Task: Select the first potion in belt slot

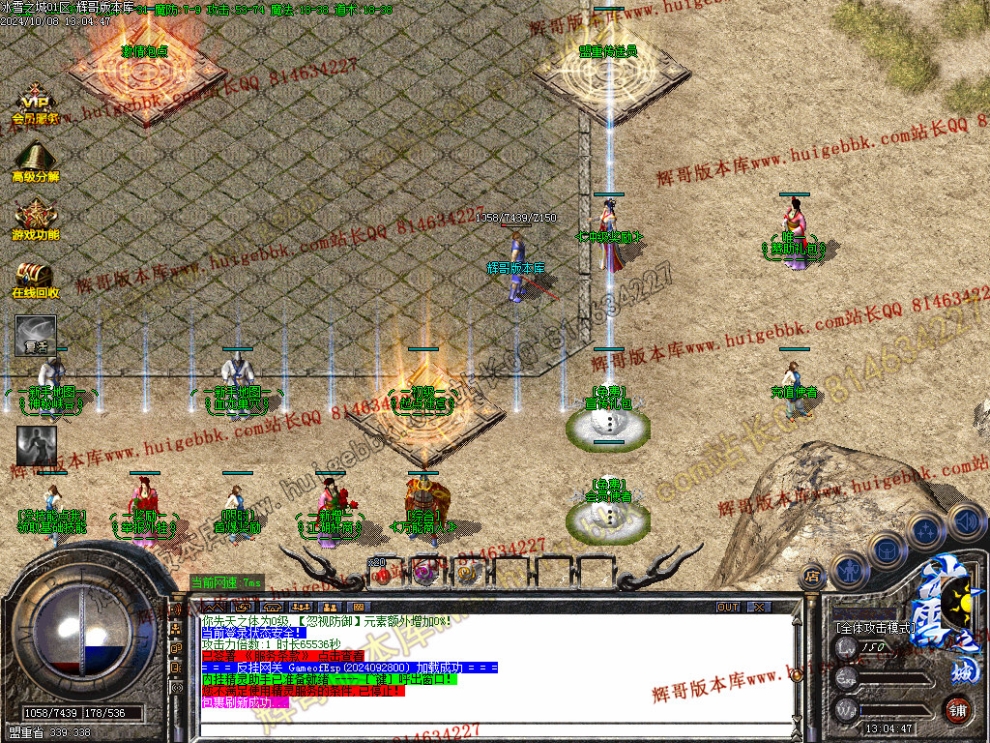Action: point(380,573)
